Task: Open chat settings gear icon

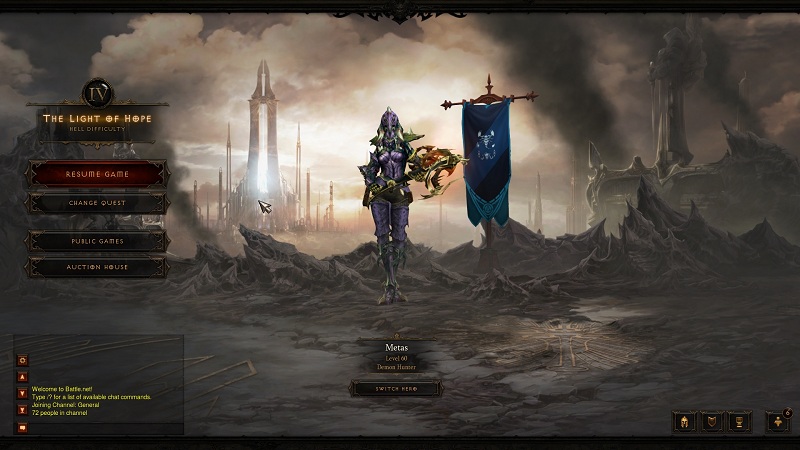Action: pos(22,360)
